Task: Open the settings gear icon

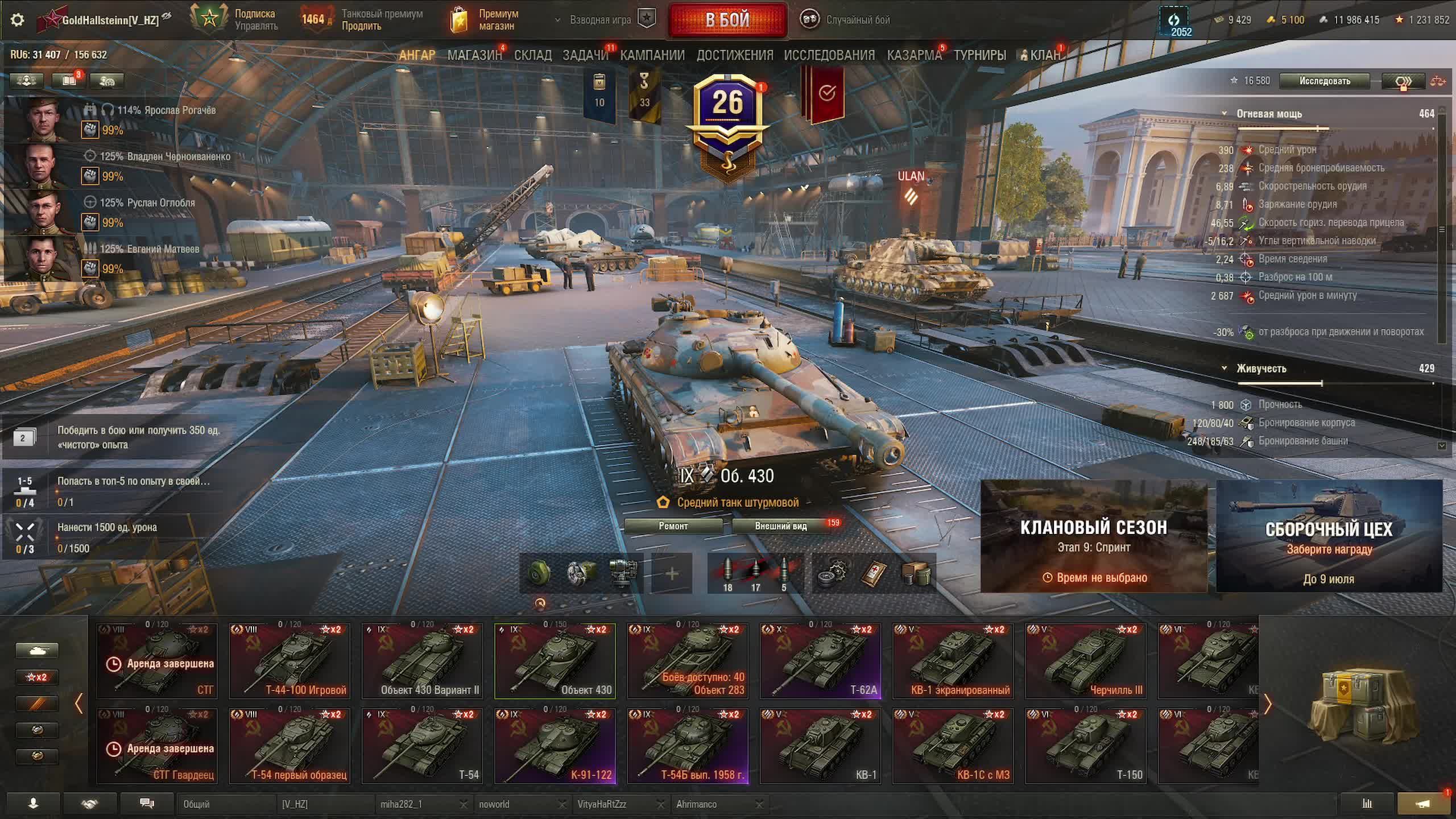Action: pos(18,20)
